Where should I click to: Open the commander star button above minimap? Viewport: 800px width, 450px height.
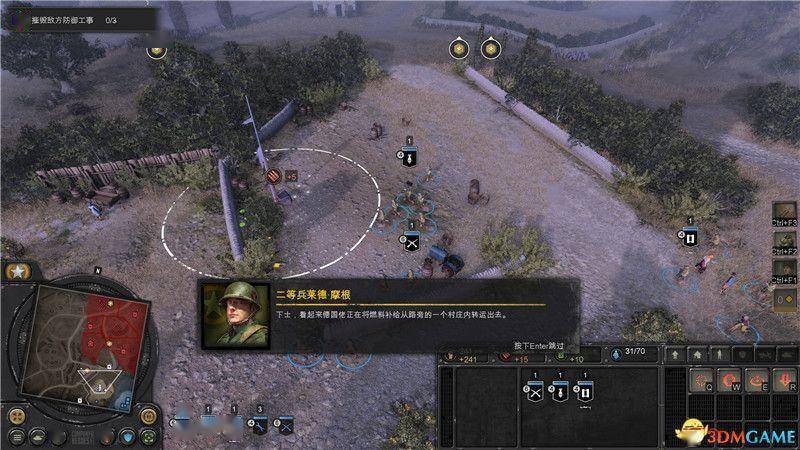click(x=18, y=271)
